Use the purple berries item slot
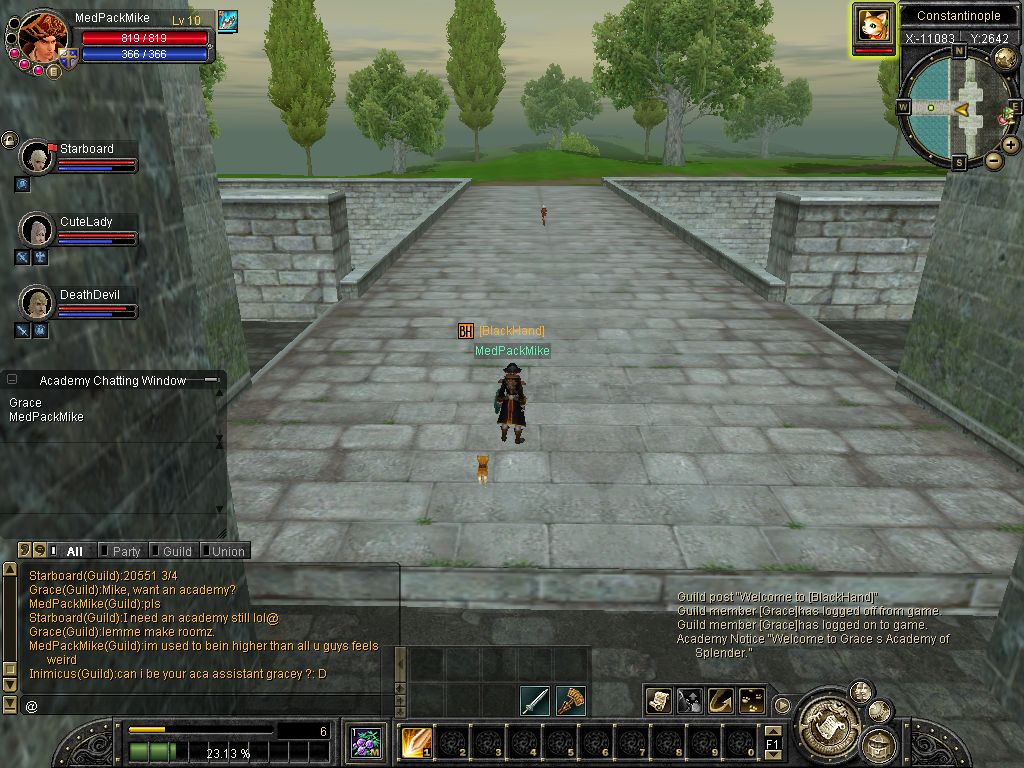The image size is (1024, 768). (x=365, y=743)
